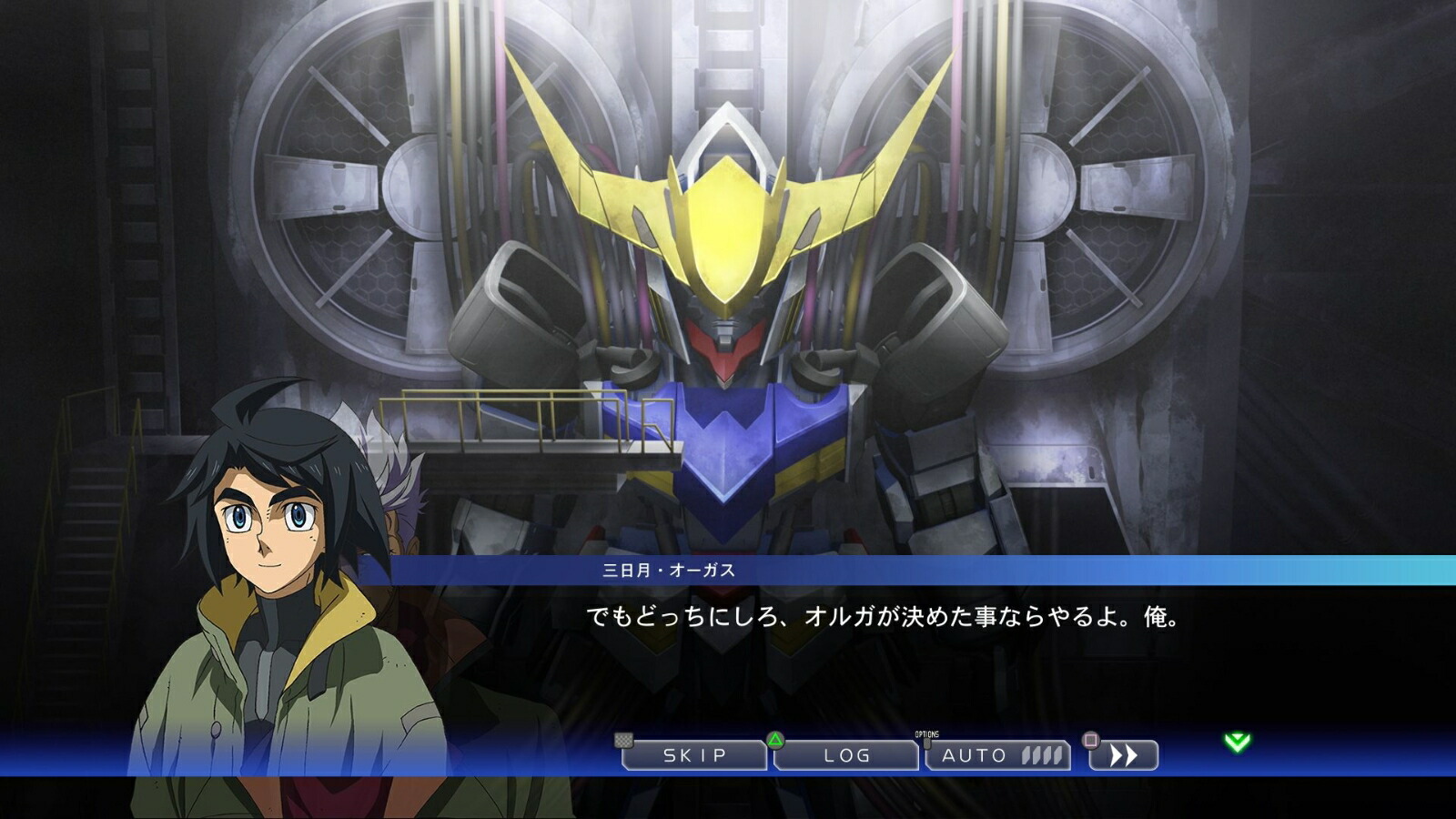This screenshot has height=819, width=1456.
Task: Select the double-arrow fast-forward icon
Action: point(1126,754)
